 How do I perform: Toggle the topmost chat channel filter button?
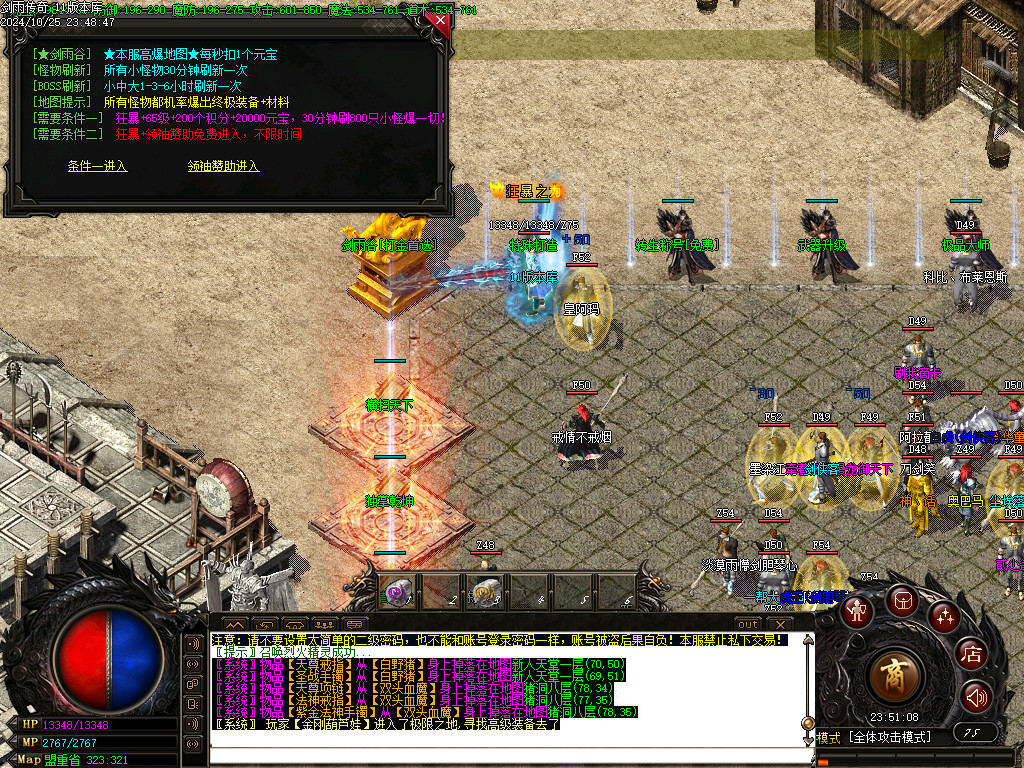tap(193, 643)
